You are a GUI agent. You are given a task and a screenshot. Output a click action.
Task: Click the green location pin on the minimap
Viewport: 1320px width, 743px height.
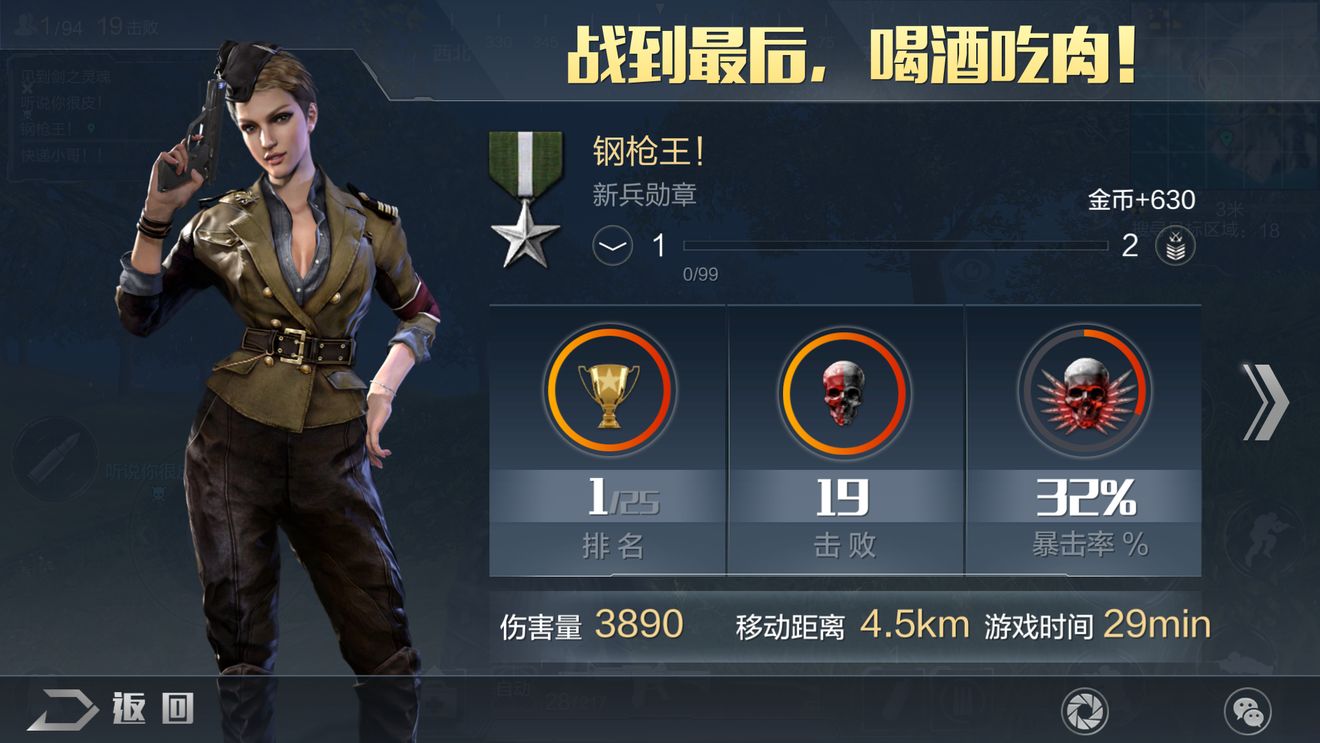point(1226,137)
